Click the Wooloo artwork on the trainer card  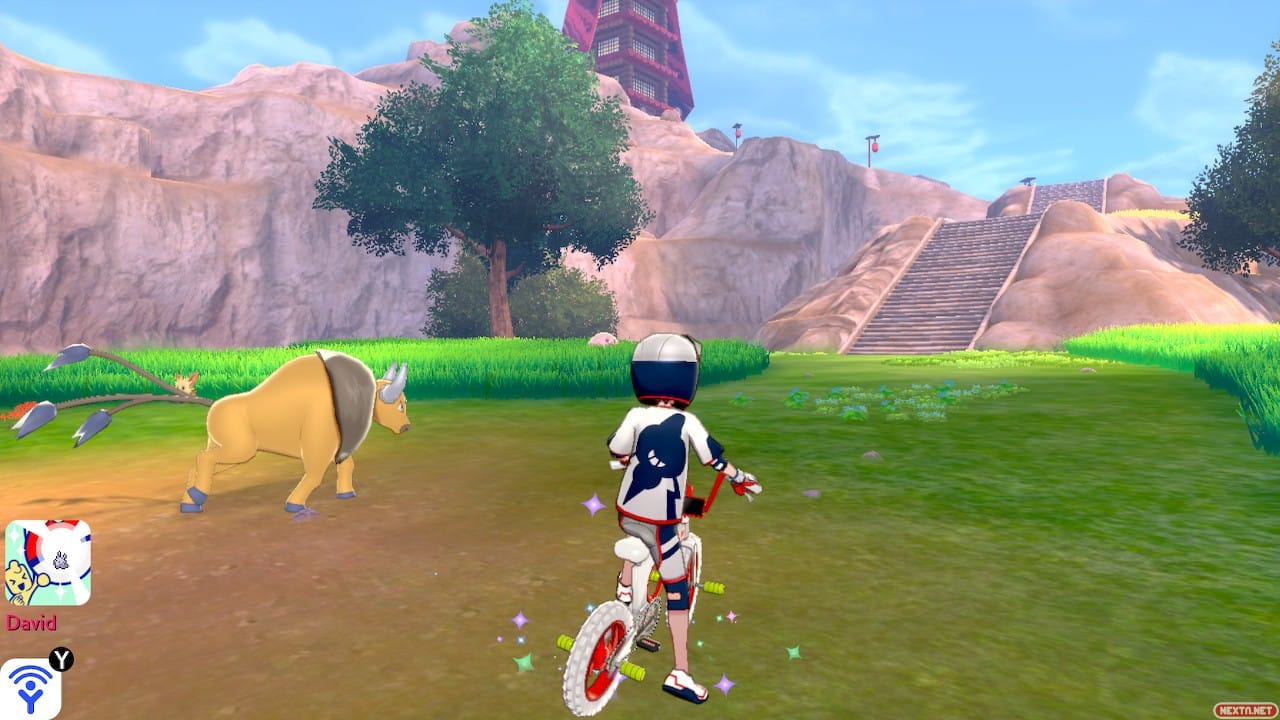pos(20,580)
